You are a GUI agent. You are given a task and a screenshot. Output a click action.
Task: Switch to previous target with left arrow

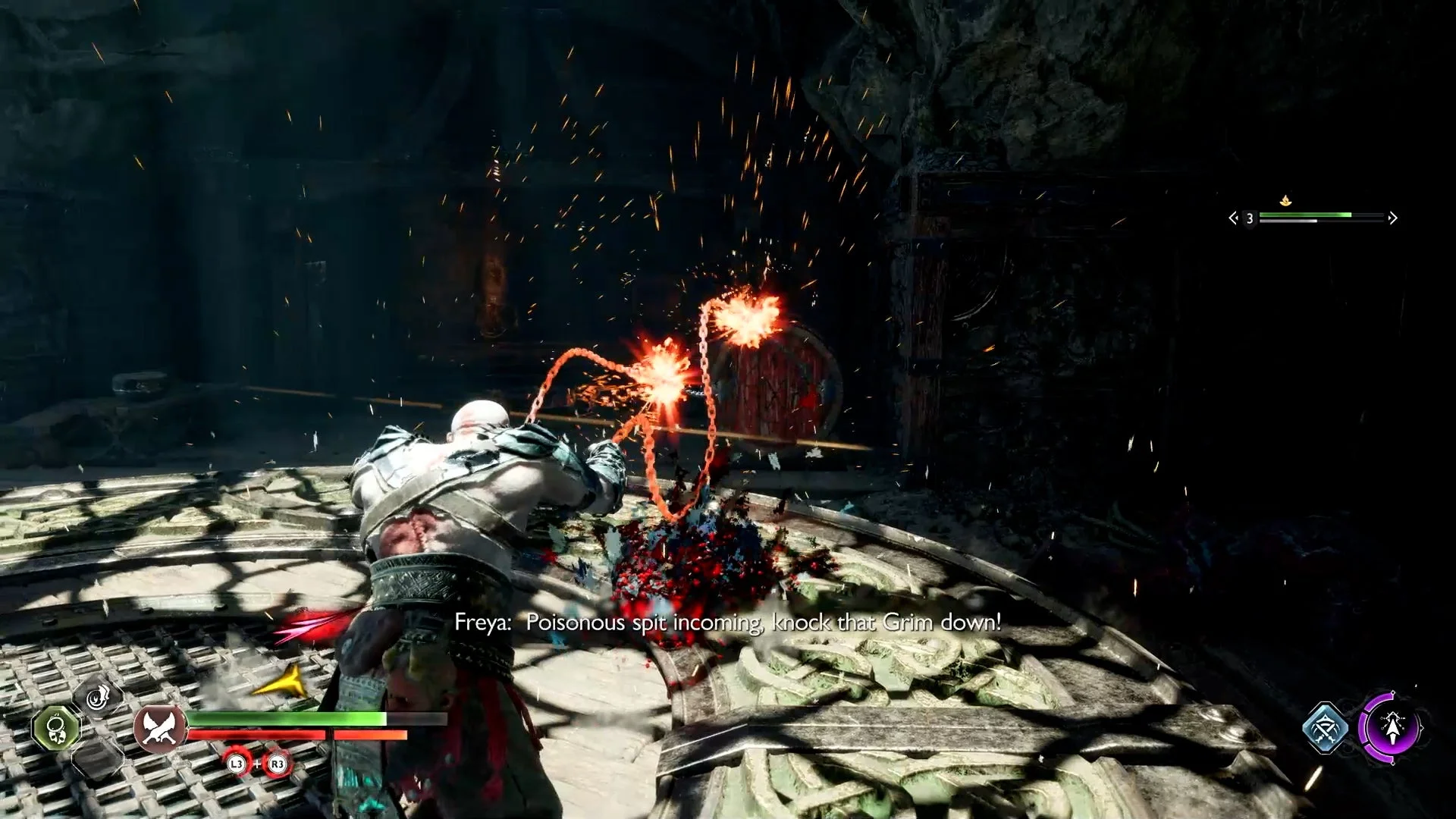(x=1233, y=218)
